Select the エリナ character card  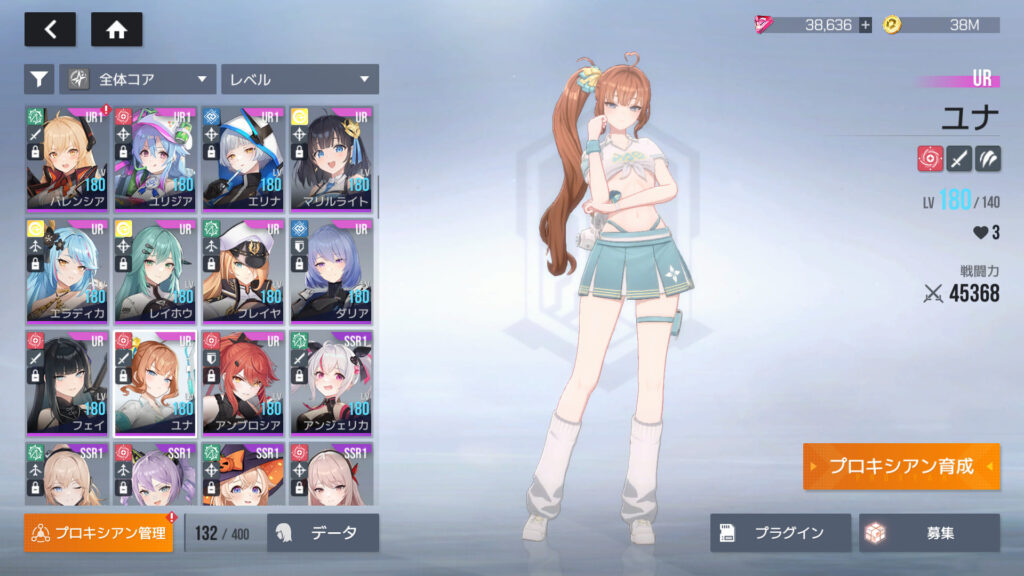243,158
